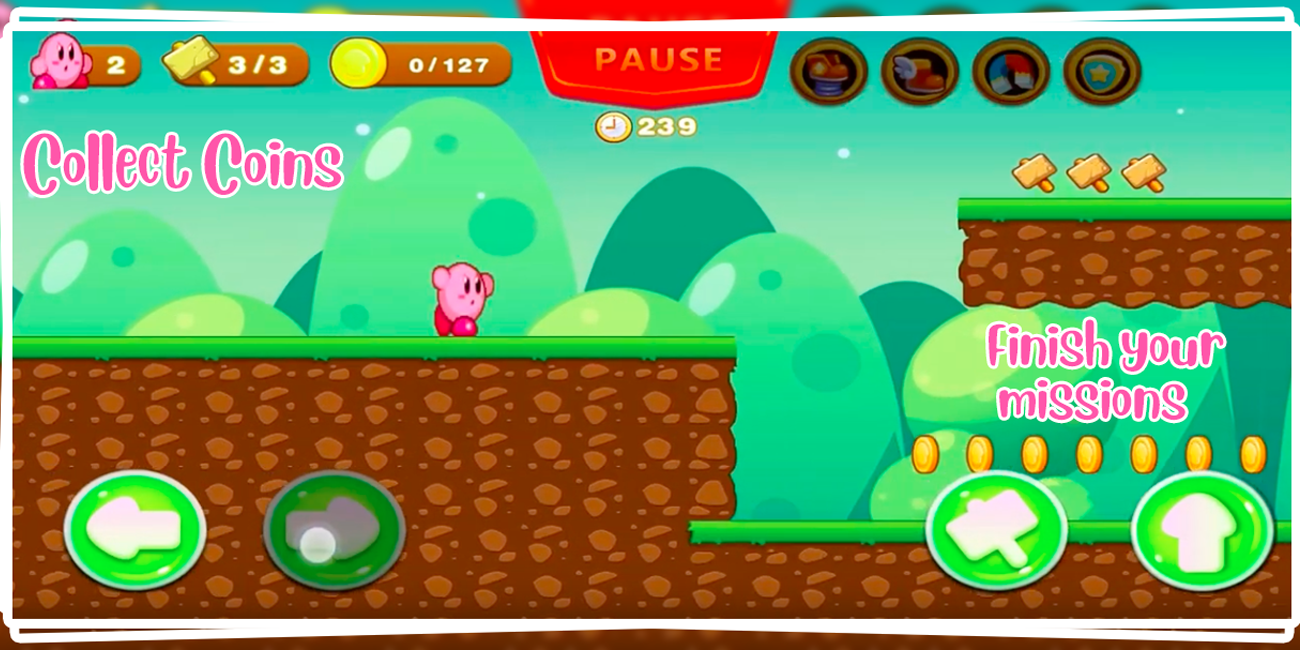The width and height of the screenshot is (1300, 650).
Task: Activate the coin magnet power-up
Action: pos(1010,72)
